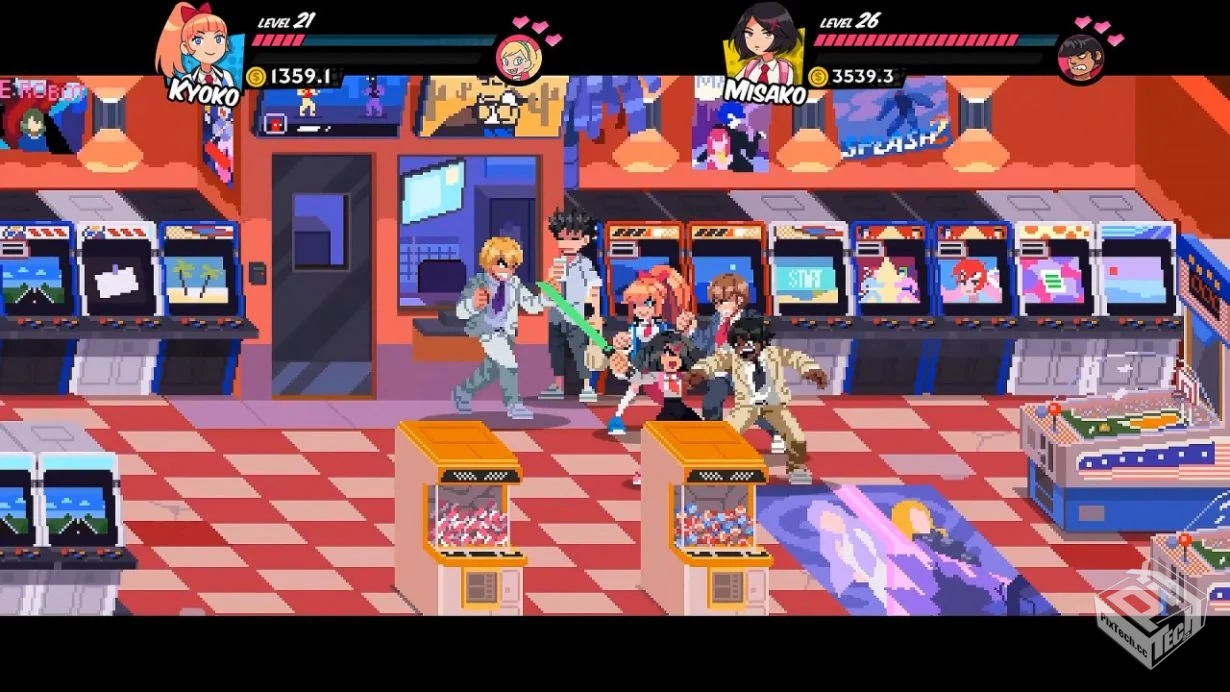Select Kyoko's blonde recruit icon
The width and height of the screenshot is (1230, 692).
(x=520, y=57)
